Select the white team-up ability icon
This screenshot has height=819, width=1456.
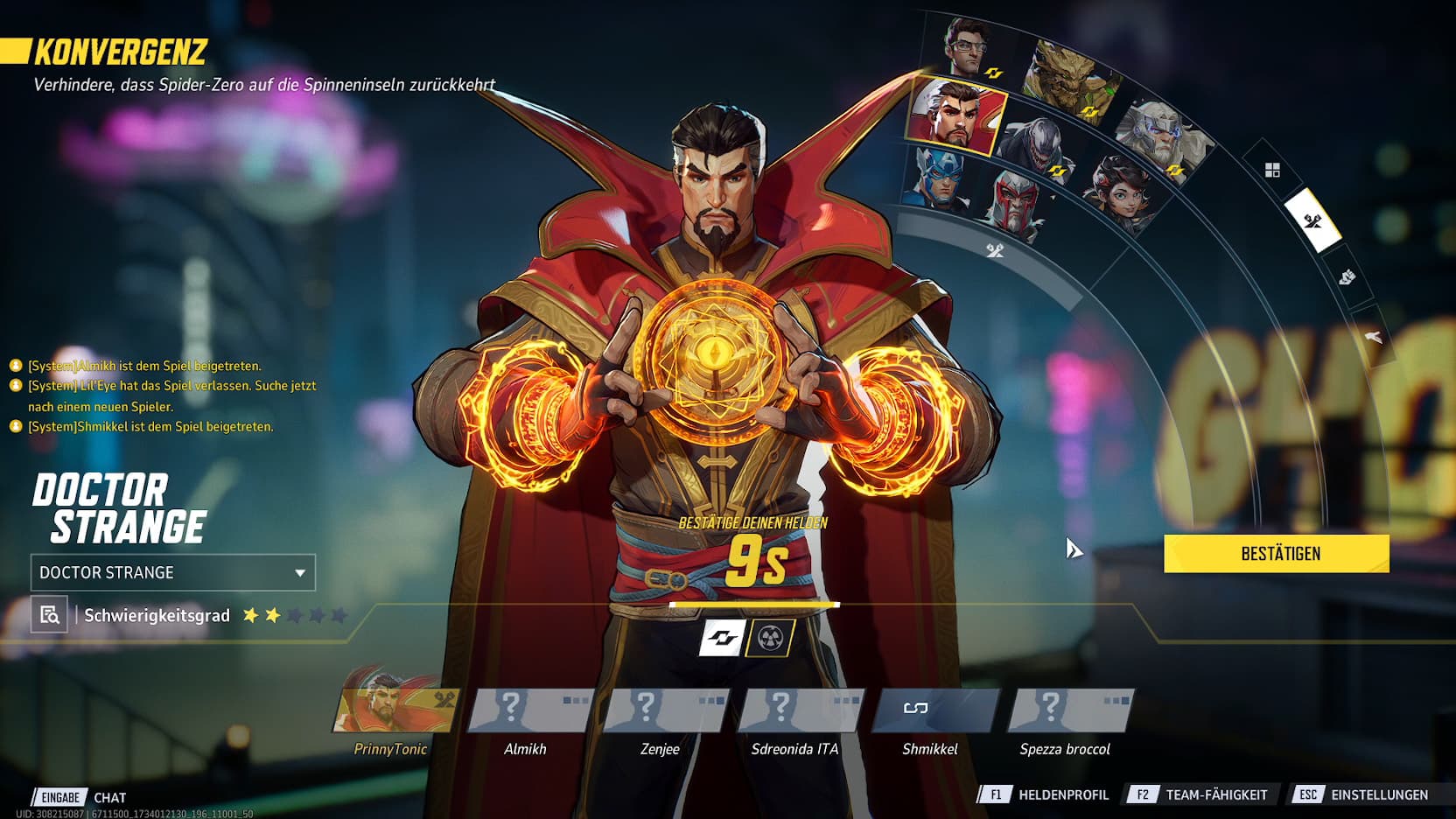click(722, 638)
